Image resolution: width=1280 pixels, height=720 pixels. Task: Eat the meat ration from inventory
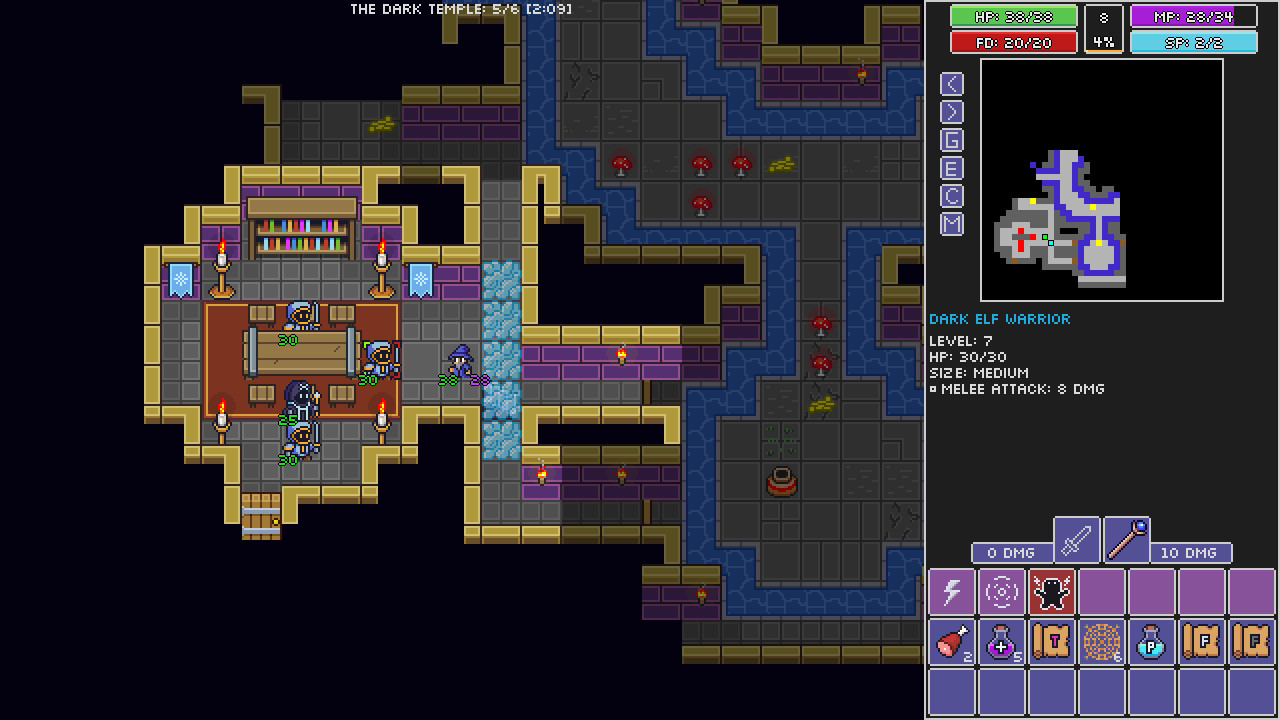point(950,642)
